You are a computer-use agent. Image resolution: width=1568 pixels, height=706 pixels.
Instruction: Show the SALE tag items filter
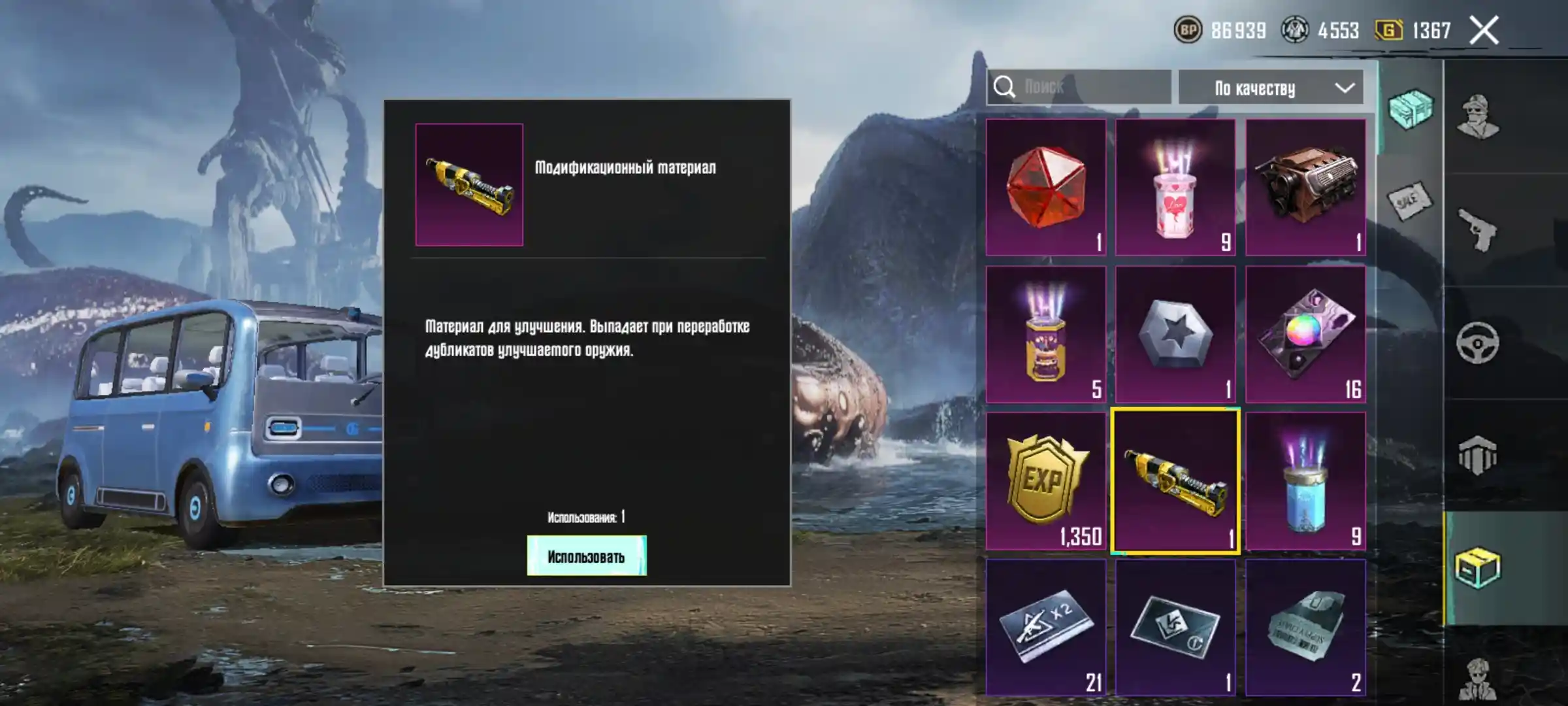(1409, 201)
